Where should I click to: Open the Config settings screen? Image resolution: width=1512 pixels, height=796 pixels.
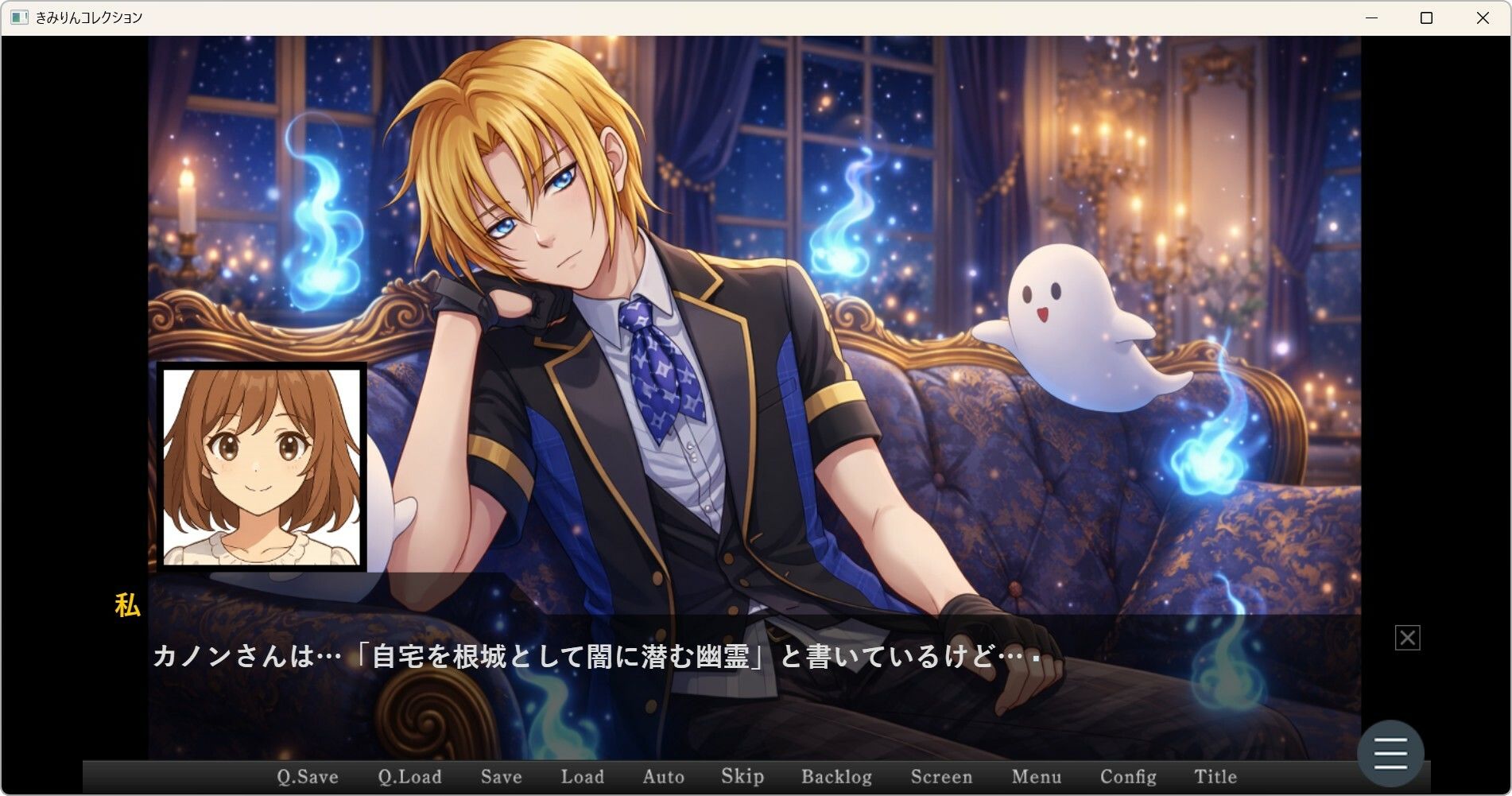pyautogui.click(x=1130, y=777)
